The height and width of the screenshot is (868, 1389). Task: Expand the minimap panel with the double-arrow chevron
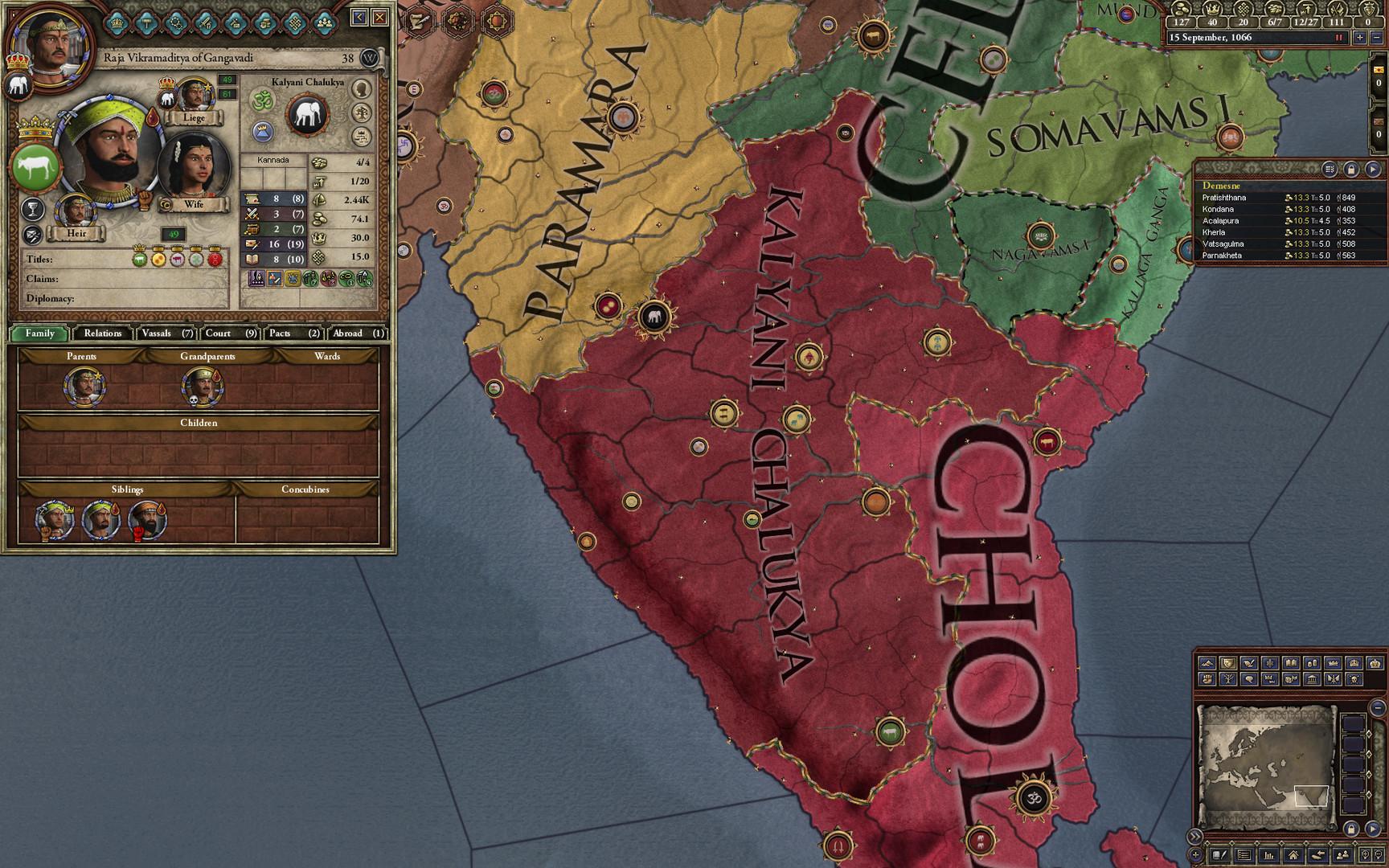coord(1195,835)
